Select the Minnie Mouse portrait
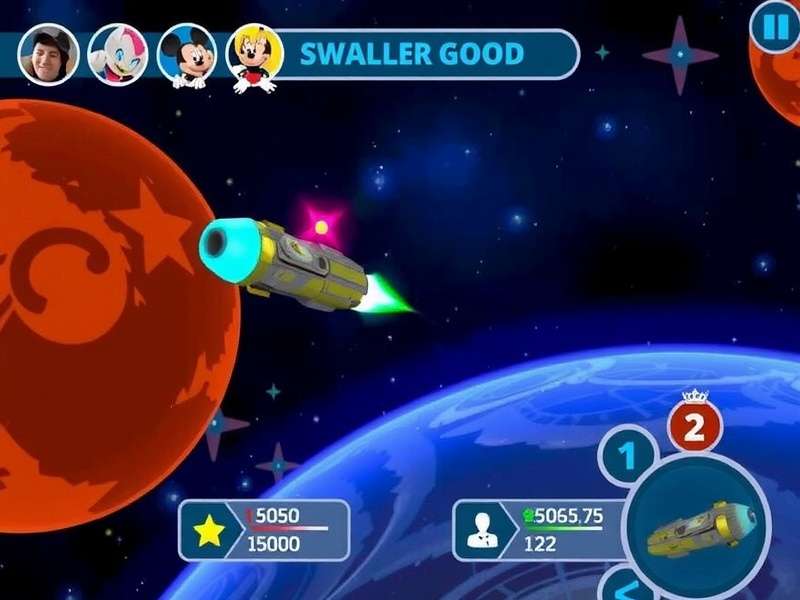 point(254,55)
